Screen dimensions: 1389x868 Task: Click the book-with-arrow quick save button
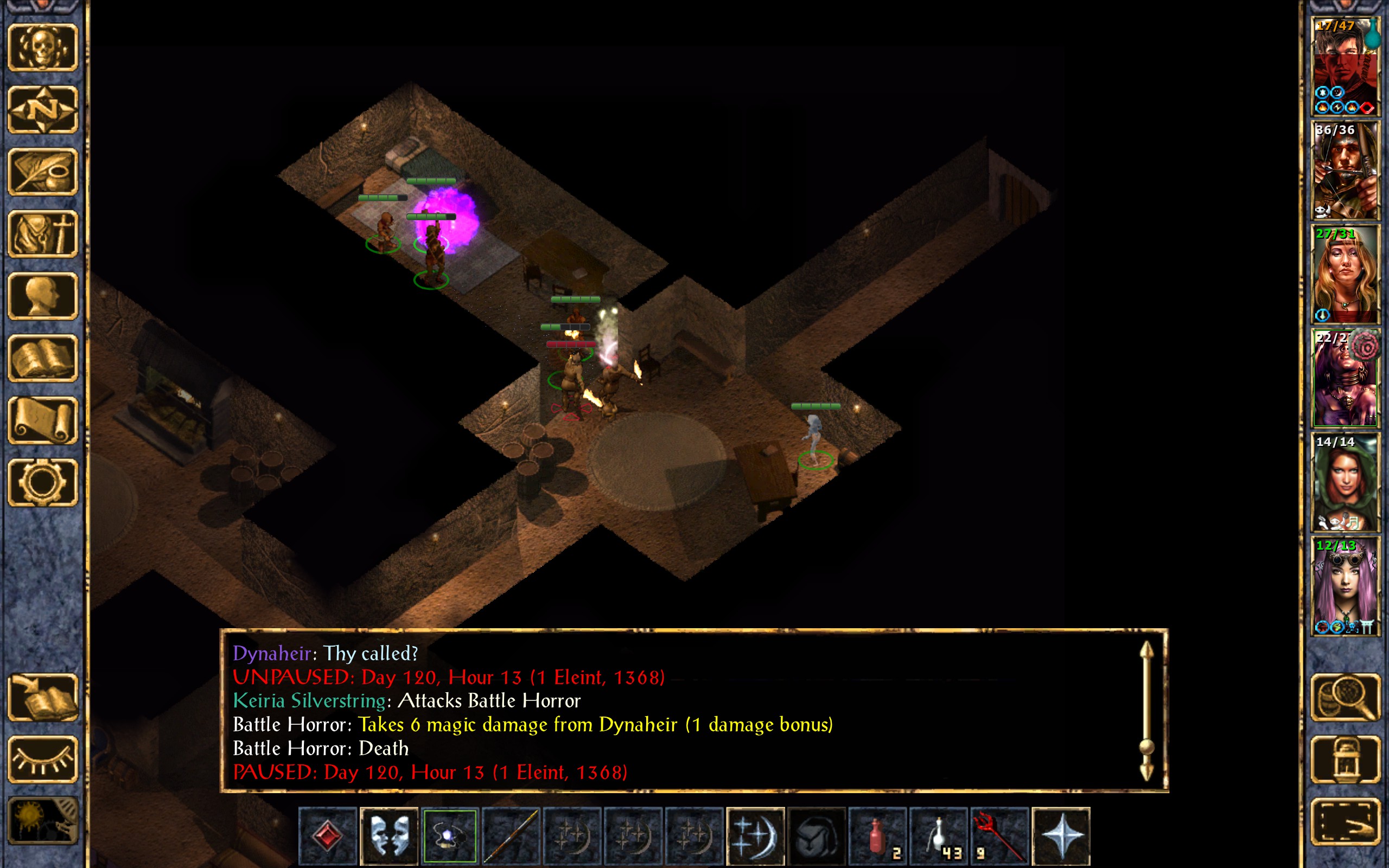[42, 698]
